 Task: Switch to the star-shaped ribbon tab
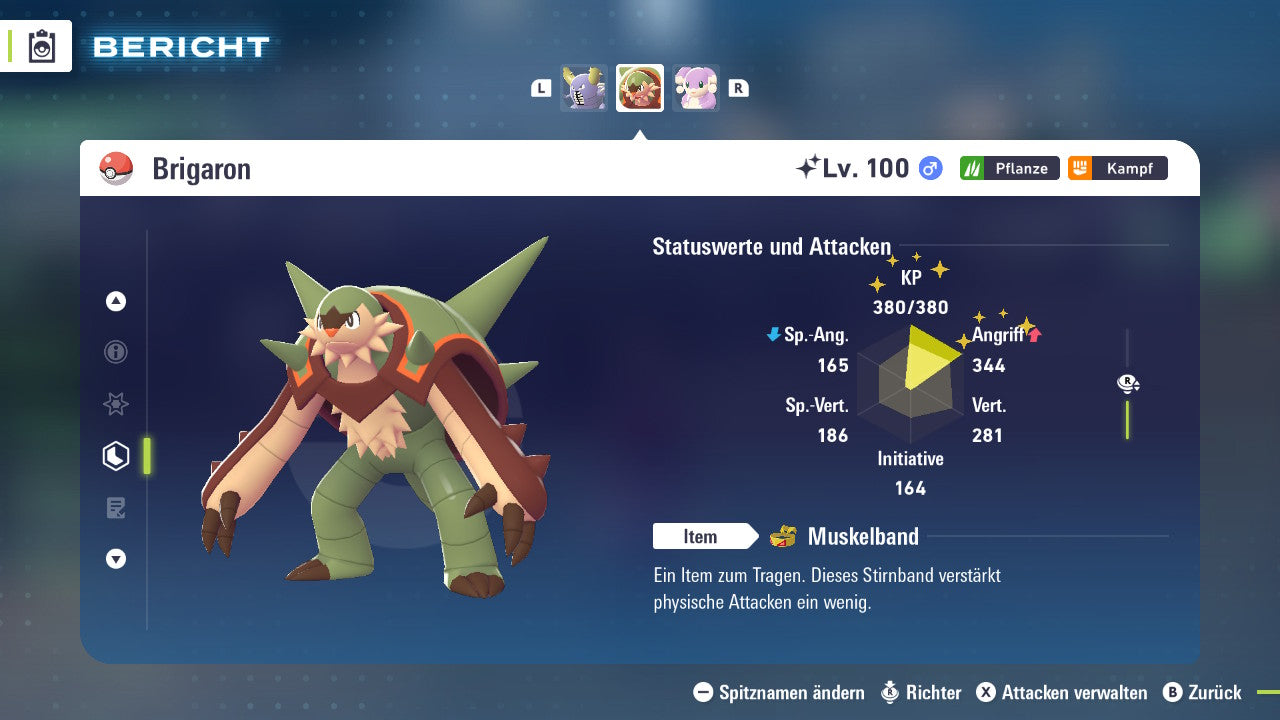coord(116,404)
